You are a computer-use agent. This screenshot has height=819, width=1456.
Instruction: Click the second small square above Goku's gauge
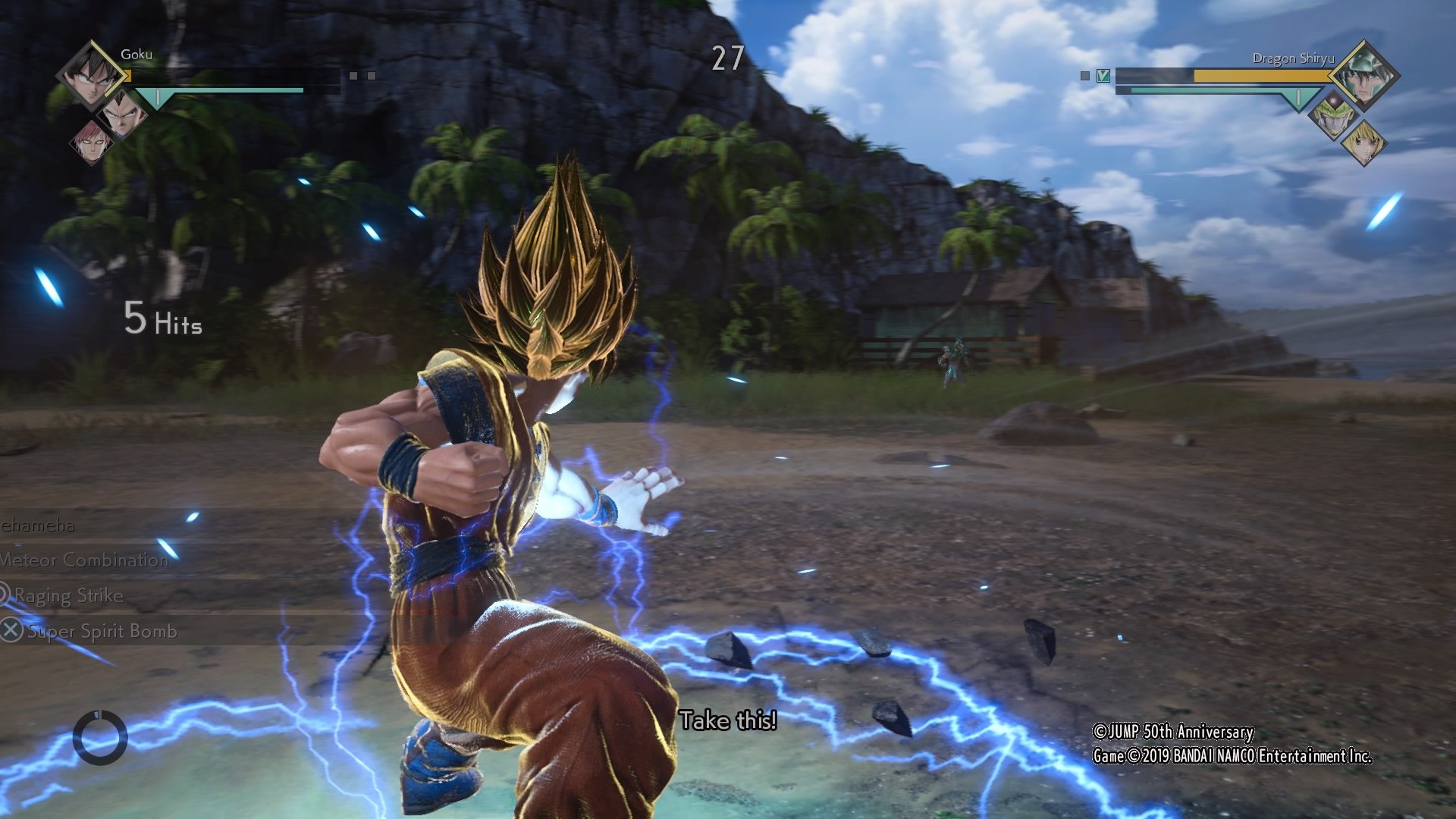pos(372,76)
